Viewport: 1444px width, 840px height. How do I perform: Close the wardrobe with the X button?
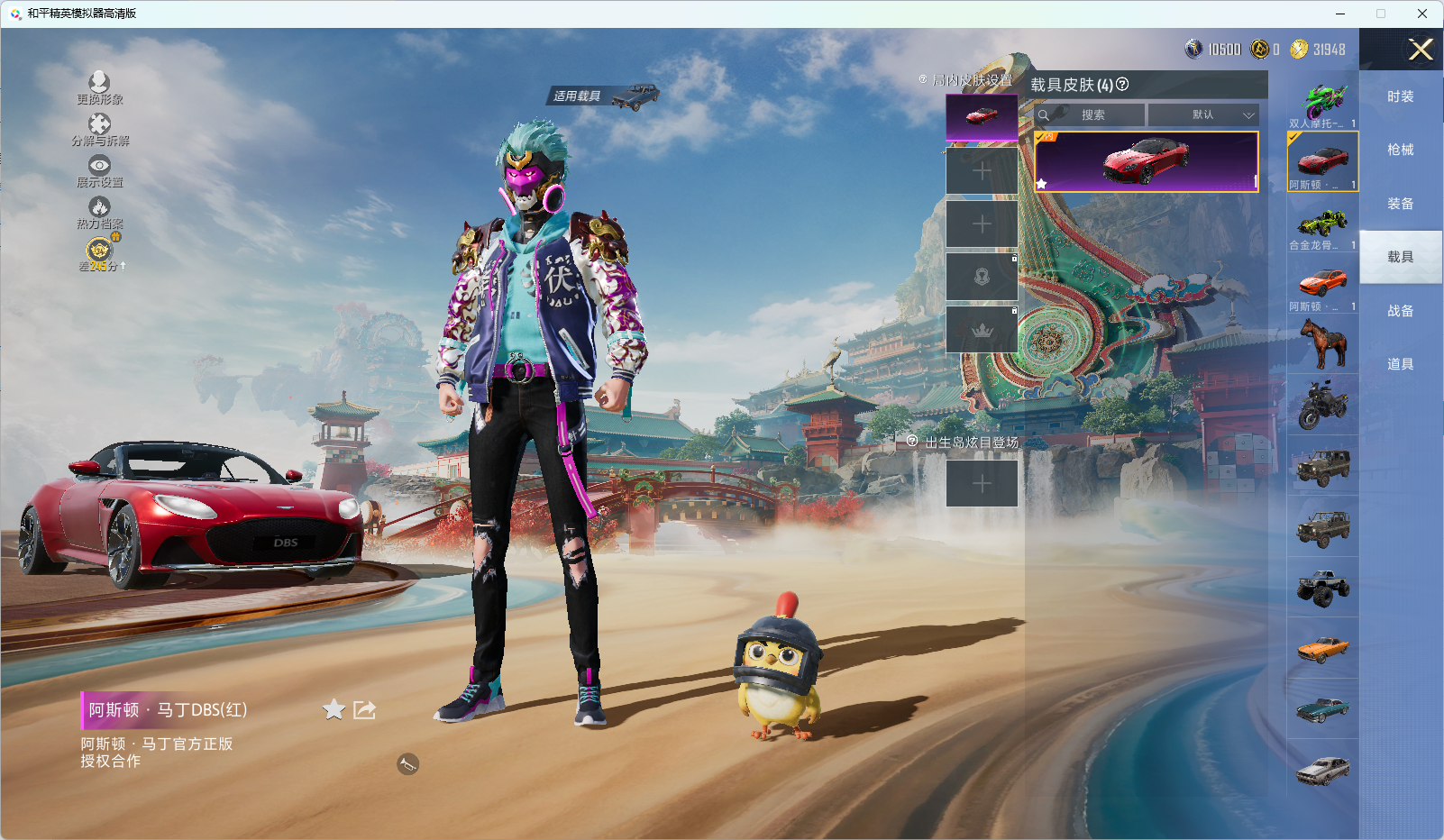click(x=1421, y=50)
